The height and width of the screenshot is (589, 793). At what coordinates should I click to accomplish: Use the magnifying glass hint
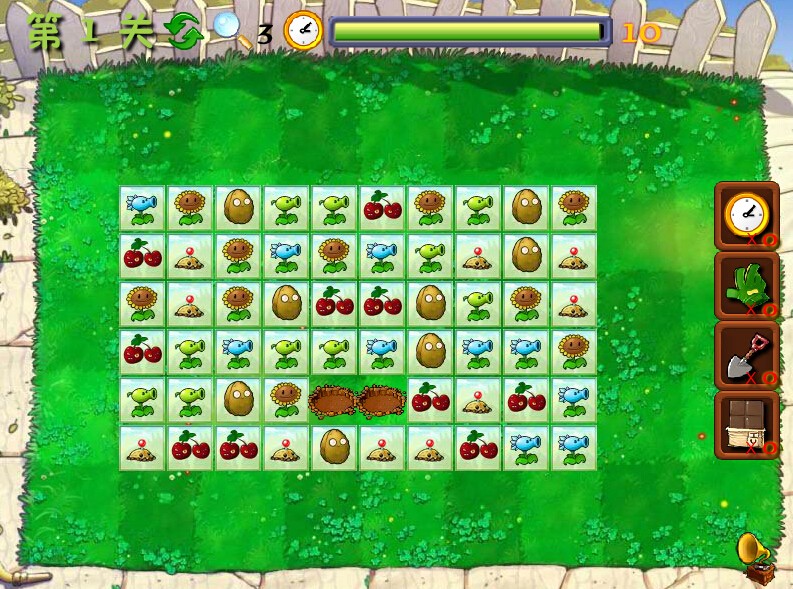[x=232, y=30]
